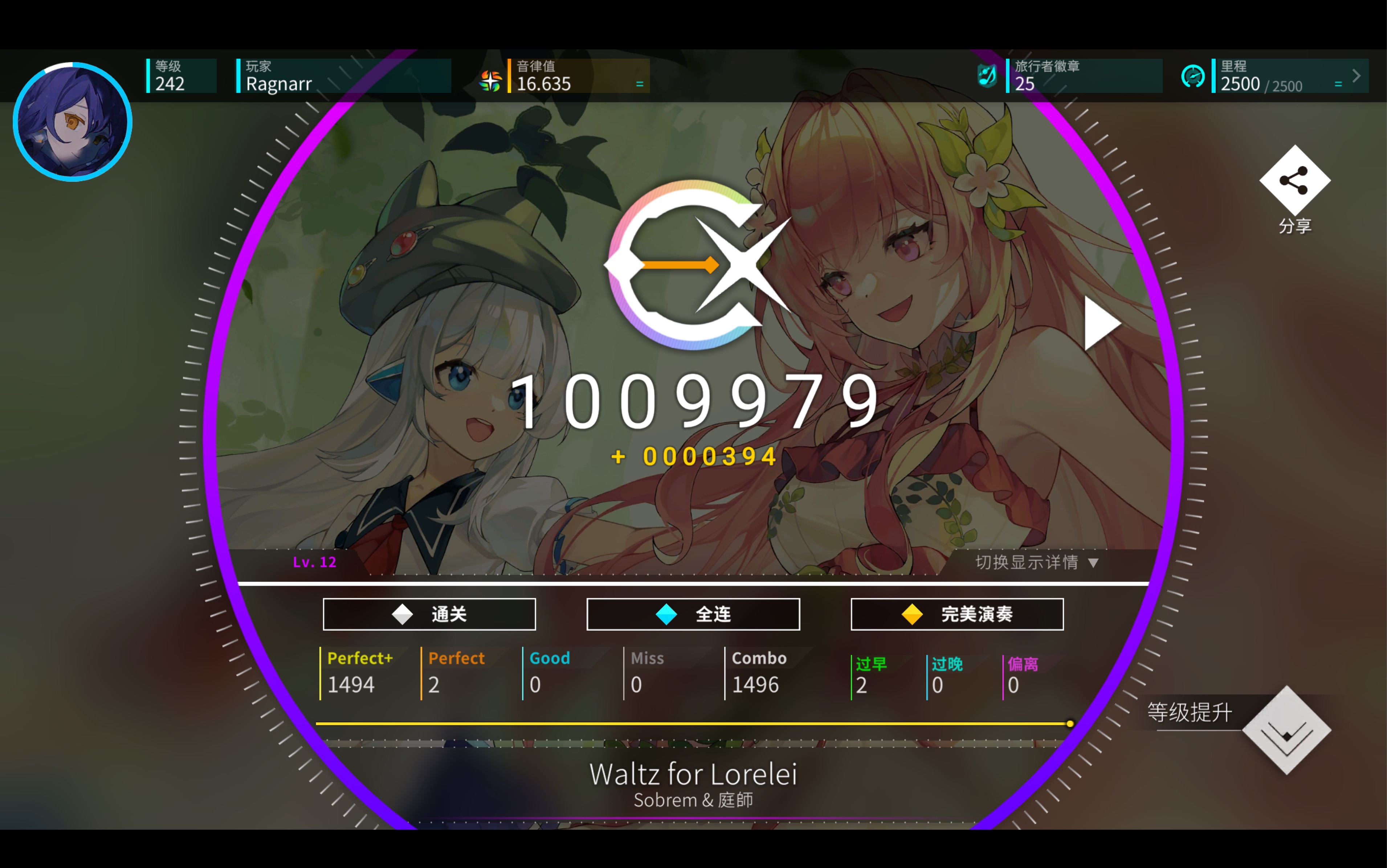Screen dimensions: 1387x868
Task: Open the 里程 progress chevron
Action: [x=1355, y=75]
